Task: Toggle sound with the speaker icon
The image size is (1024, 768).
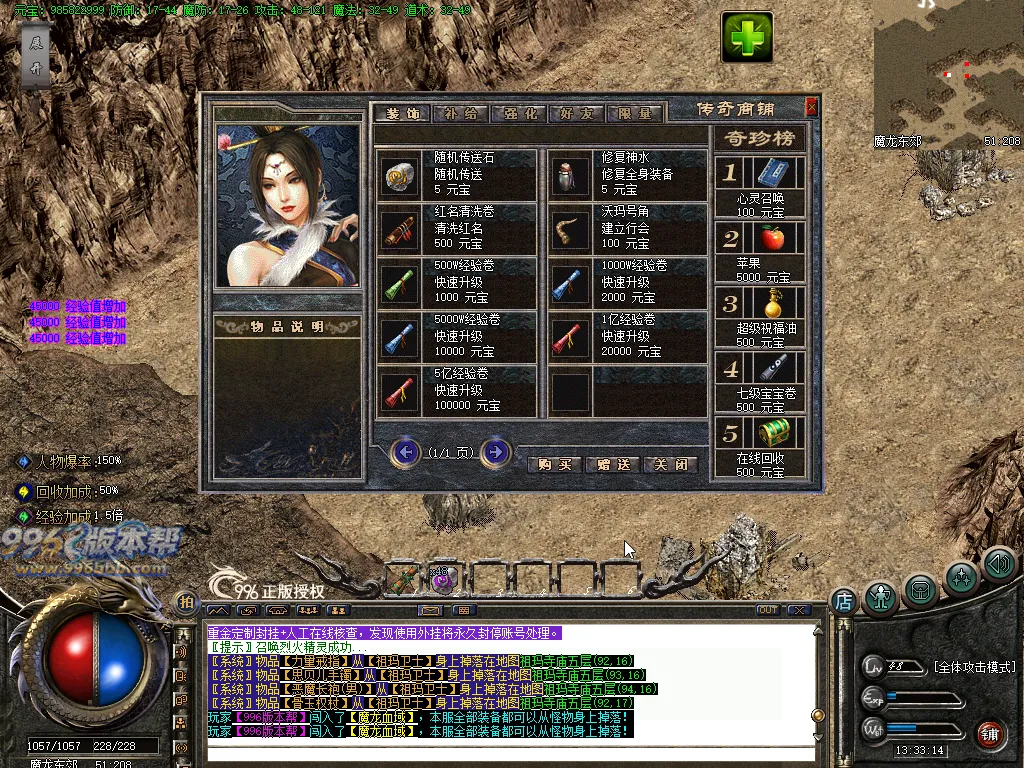Action: (998, 564)
